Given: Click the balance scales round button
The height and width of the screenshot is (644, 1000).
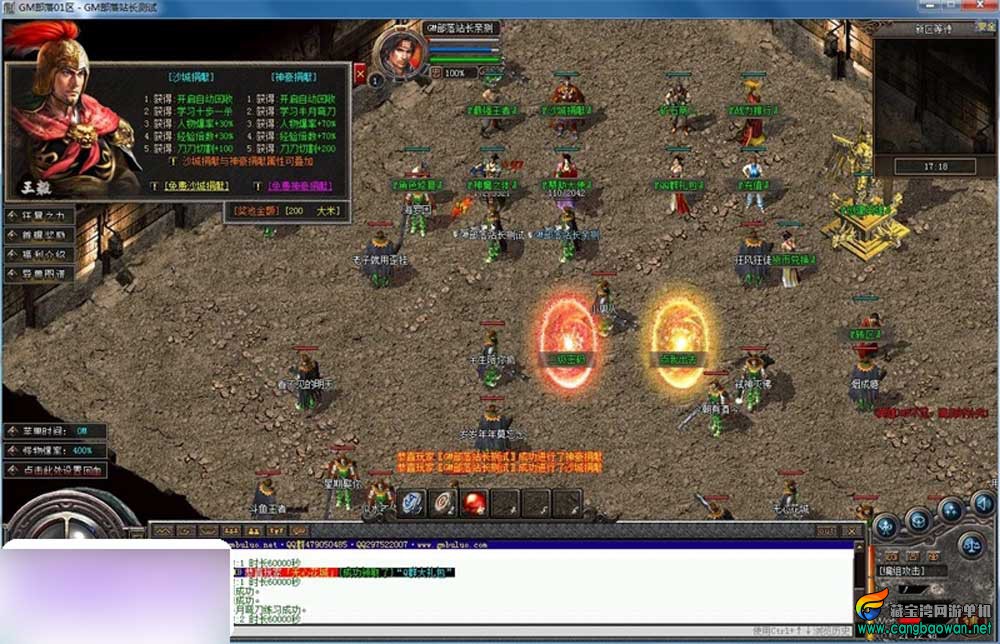Looking at the screenshot, I should (x=969, y=546).
